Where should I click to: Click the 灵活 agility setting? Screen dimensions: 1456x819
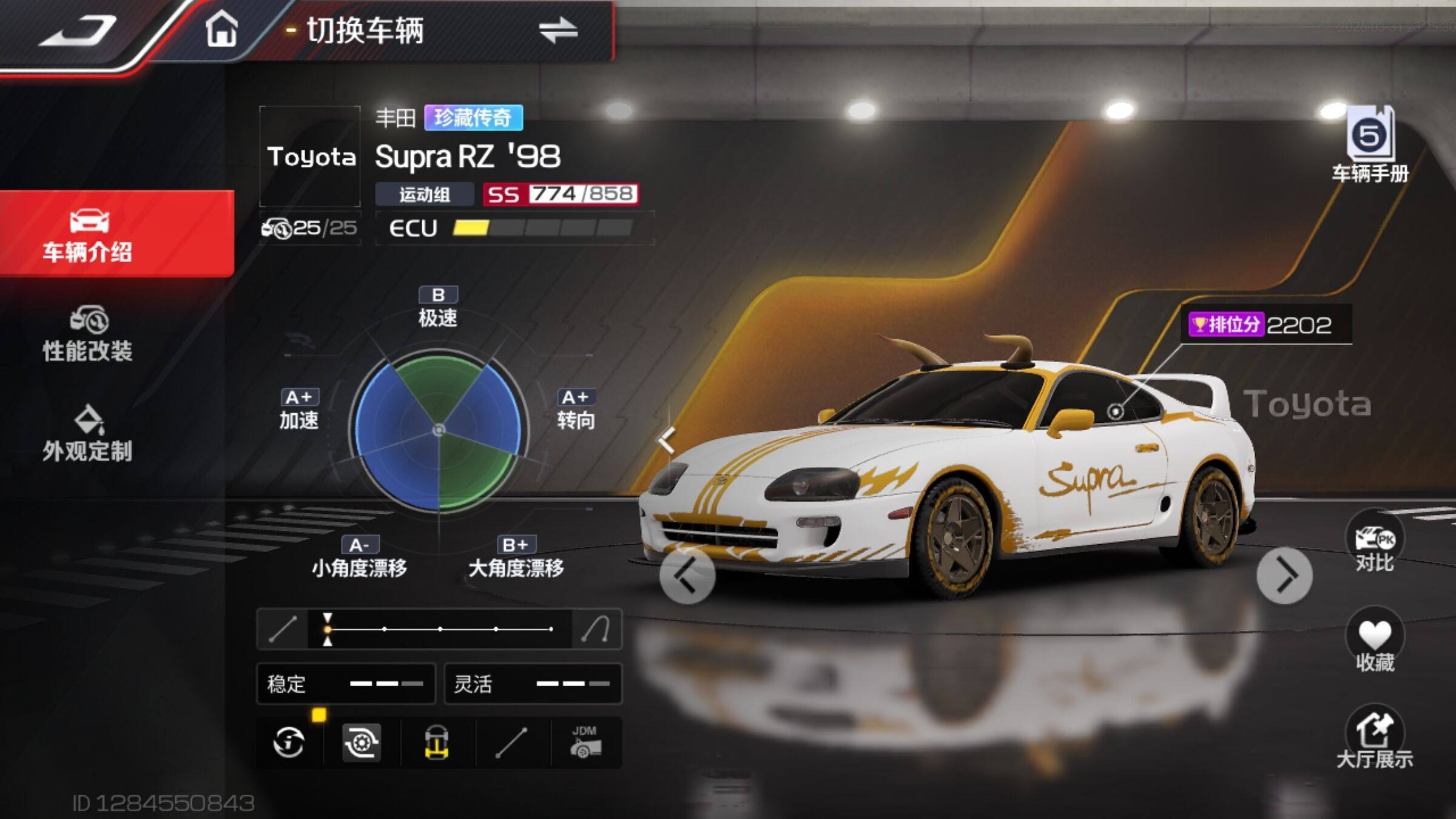coord(533,684)
